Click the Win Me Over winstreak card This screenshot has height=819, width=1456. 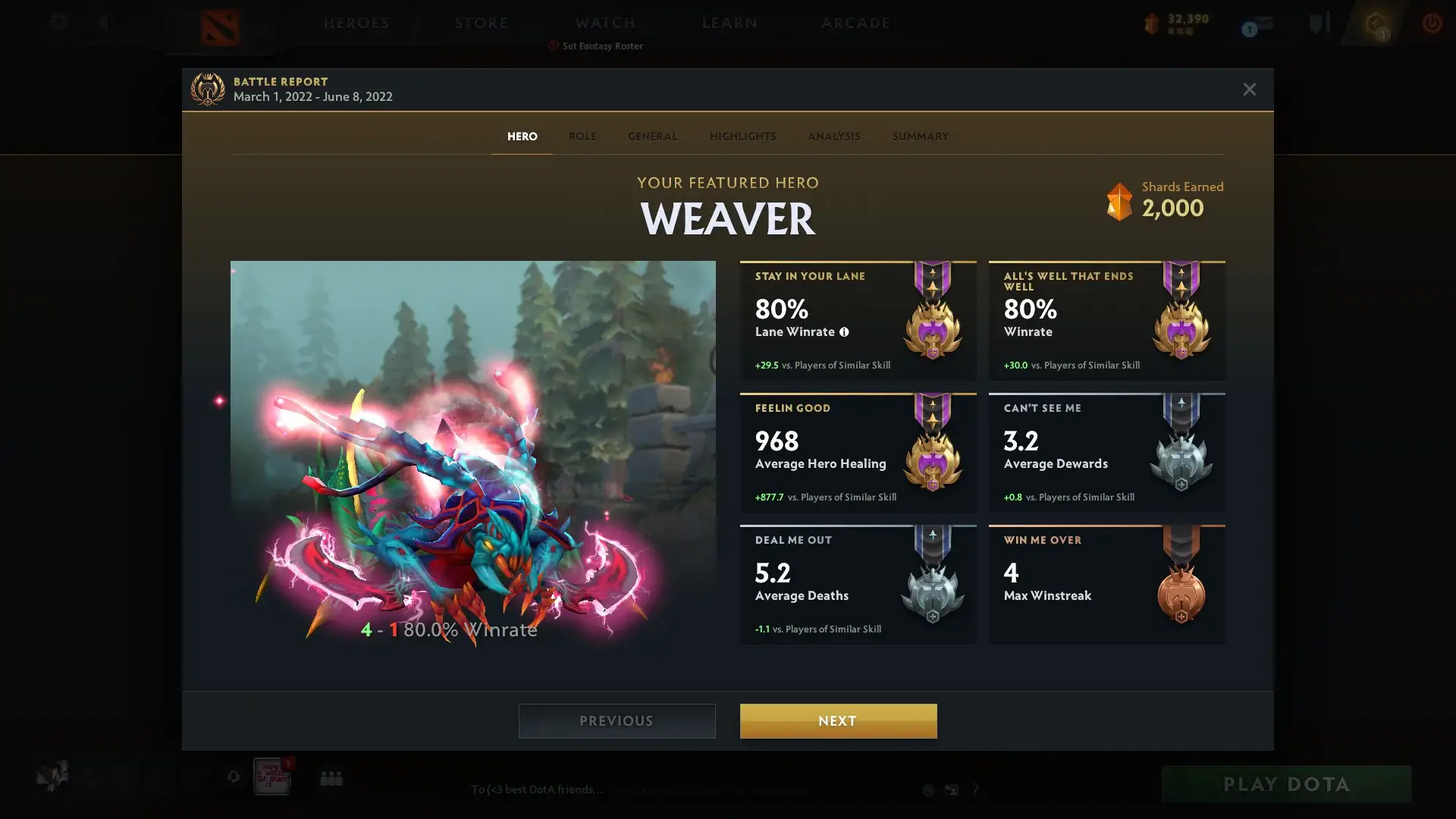(x=1106, y=585)
